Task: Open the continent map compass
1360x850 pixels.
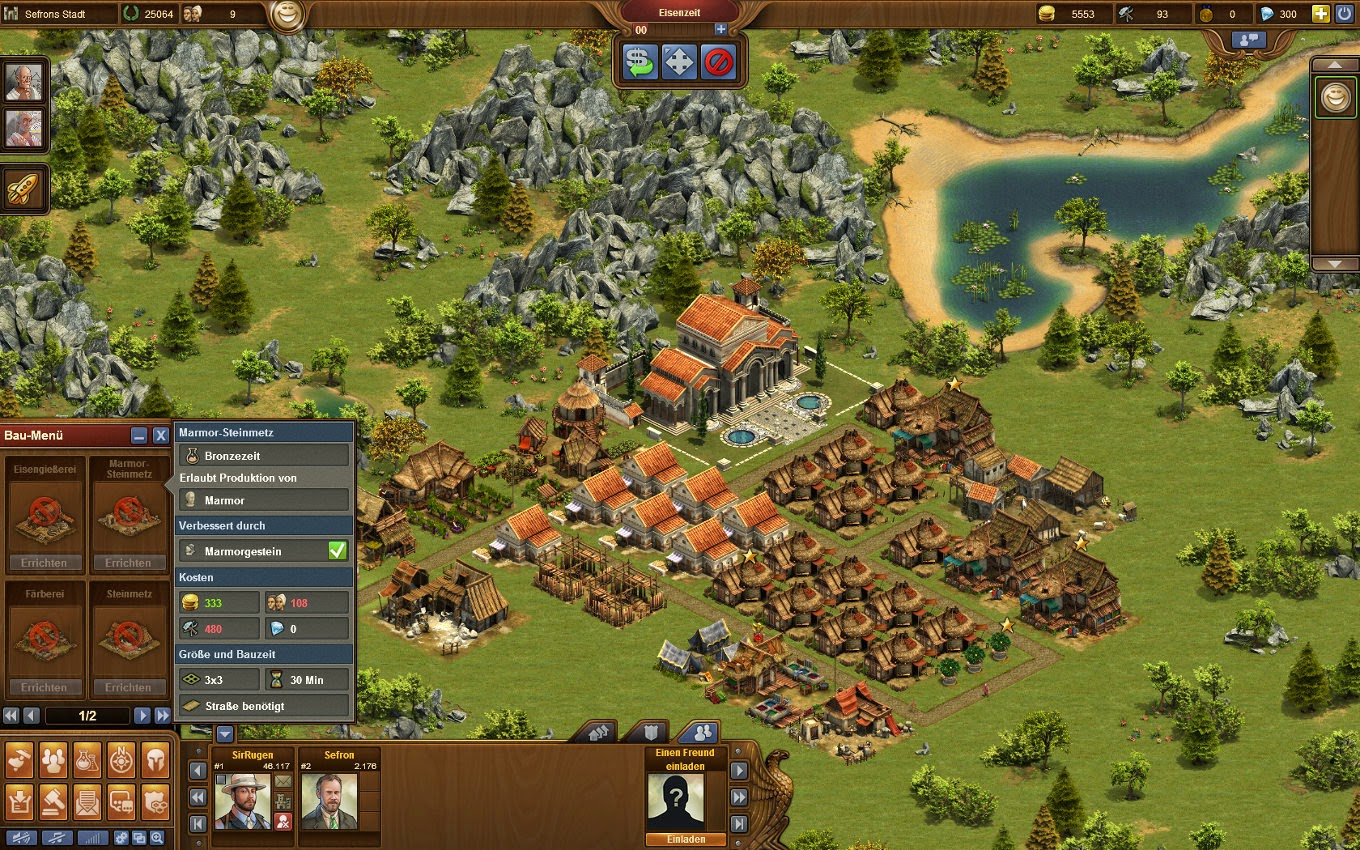Action: pos(121,761)
